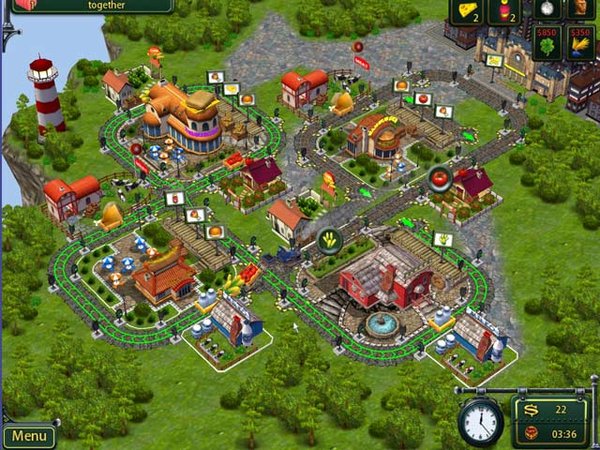Select the red jam jar slot

pyautogui.click(x=506, y=11)
